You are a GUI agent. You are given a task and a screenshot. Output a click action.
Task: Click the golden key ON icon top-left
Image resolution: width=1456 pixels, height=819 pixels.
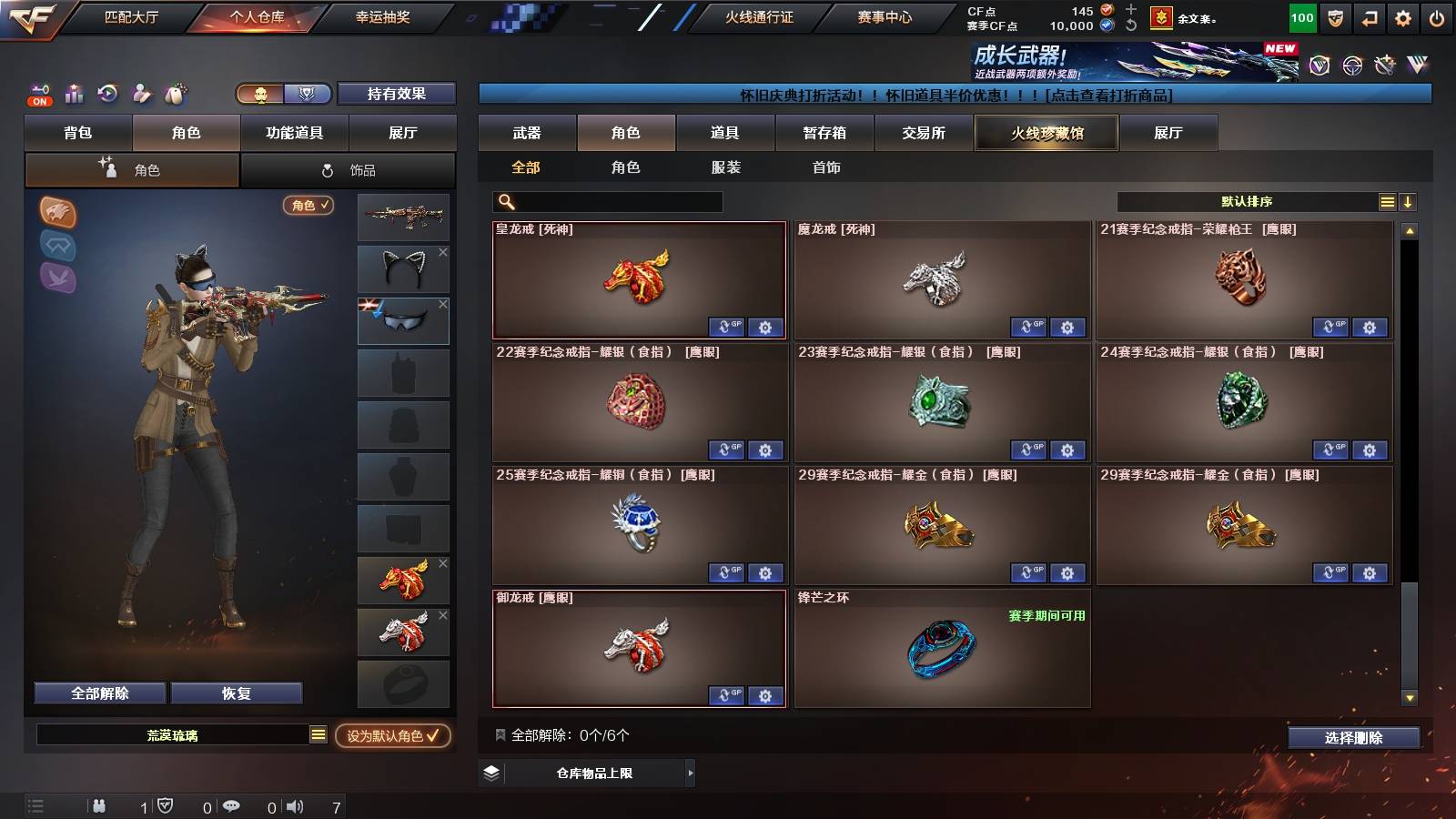coord(42,87)
